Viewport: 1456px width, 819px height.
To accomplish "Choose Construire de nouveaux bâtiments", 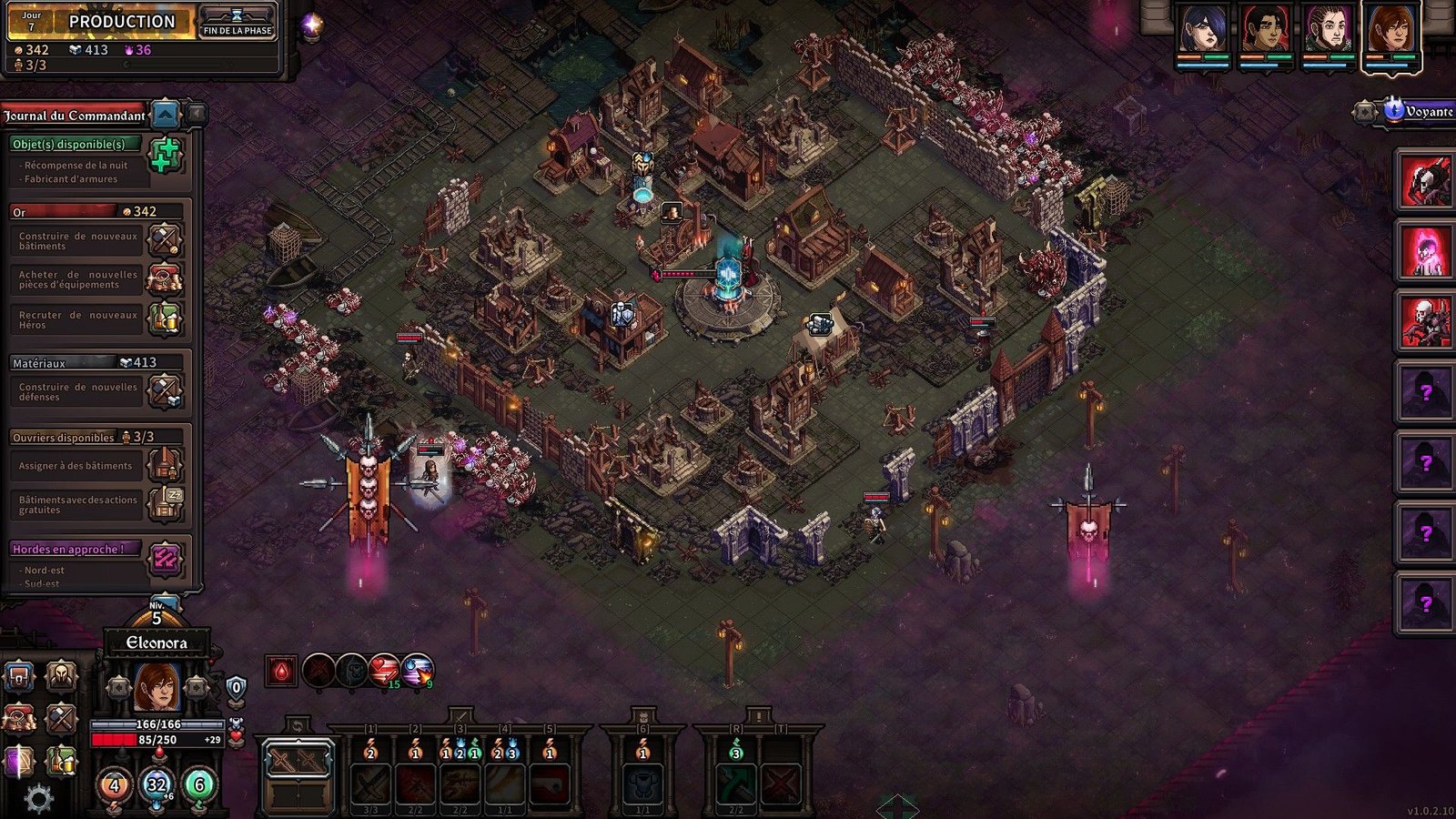I will click(165, 240).
